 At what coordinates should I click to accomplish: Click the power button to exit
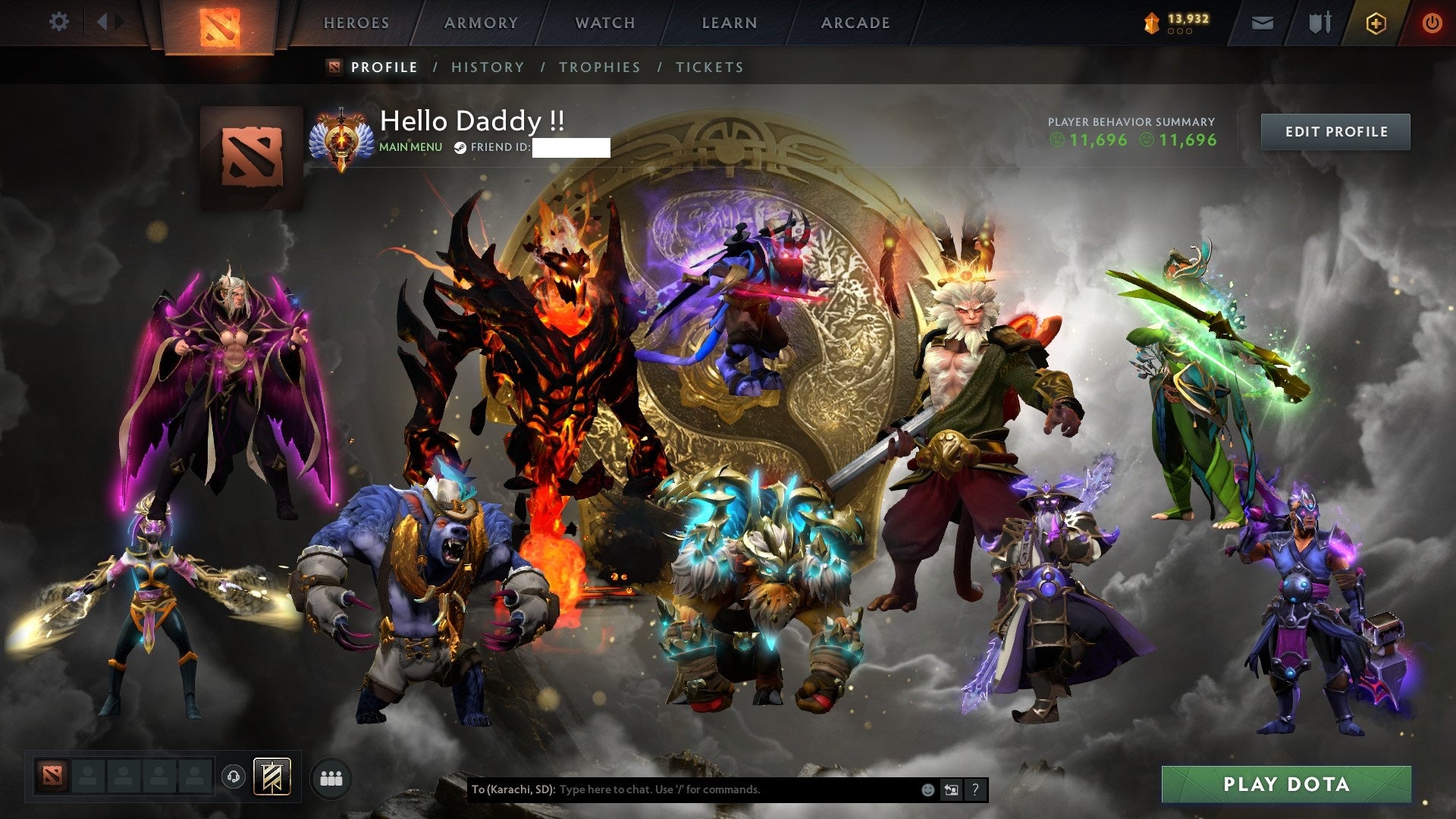coord(1432,23)
